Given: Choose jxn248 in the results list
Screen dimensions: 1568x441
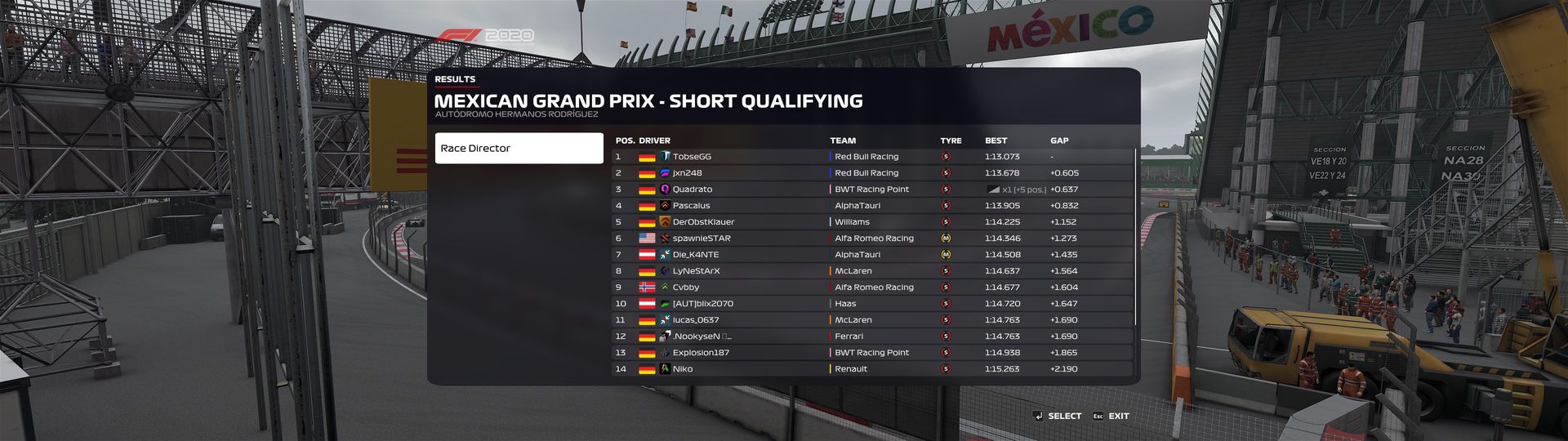Looking at the screenshot, I should click(x=871, y=173).
